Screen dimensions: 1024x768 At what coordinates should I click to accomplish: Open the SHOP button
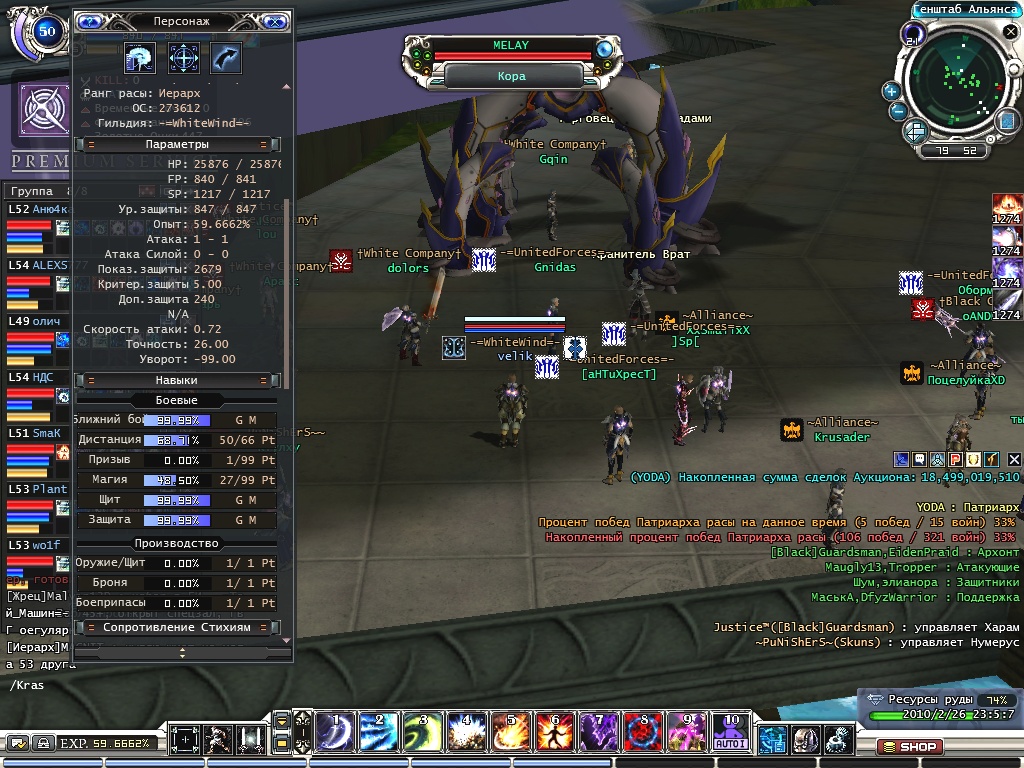click(x=909, y=746)
